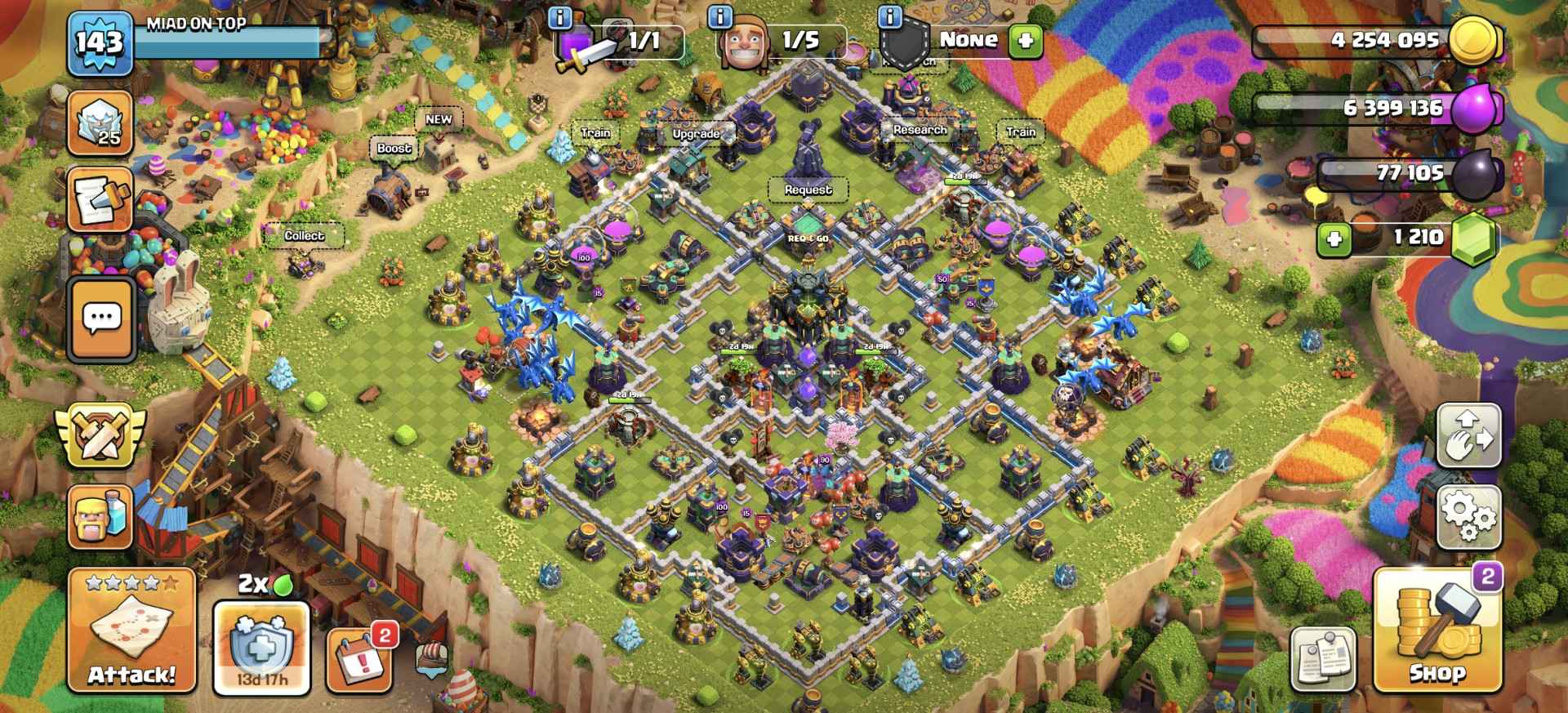Image resolution: width=1568 pixels, height=713 pixels.
Task: Open the clan war crossed swords button
Action: tap(100, 435)
